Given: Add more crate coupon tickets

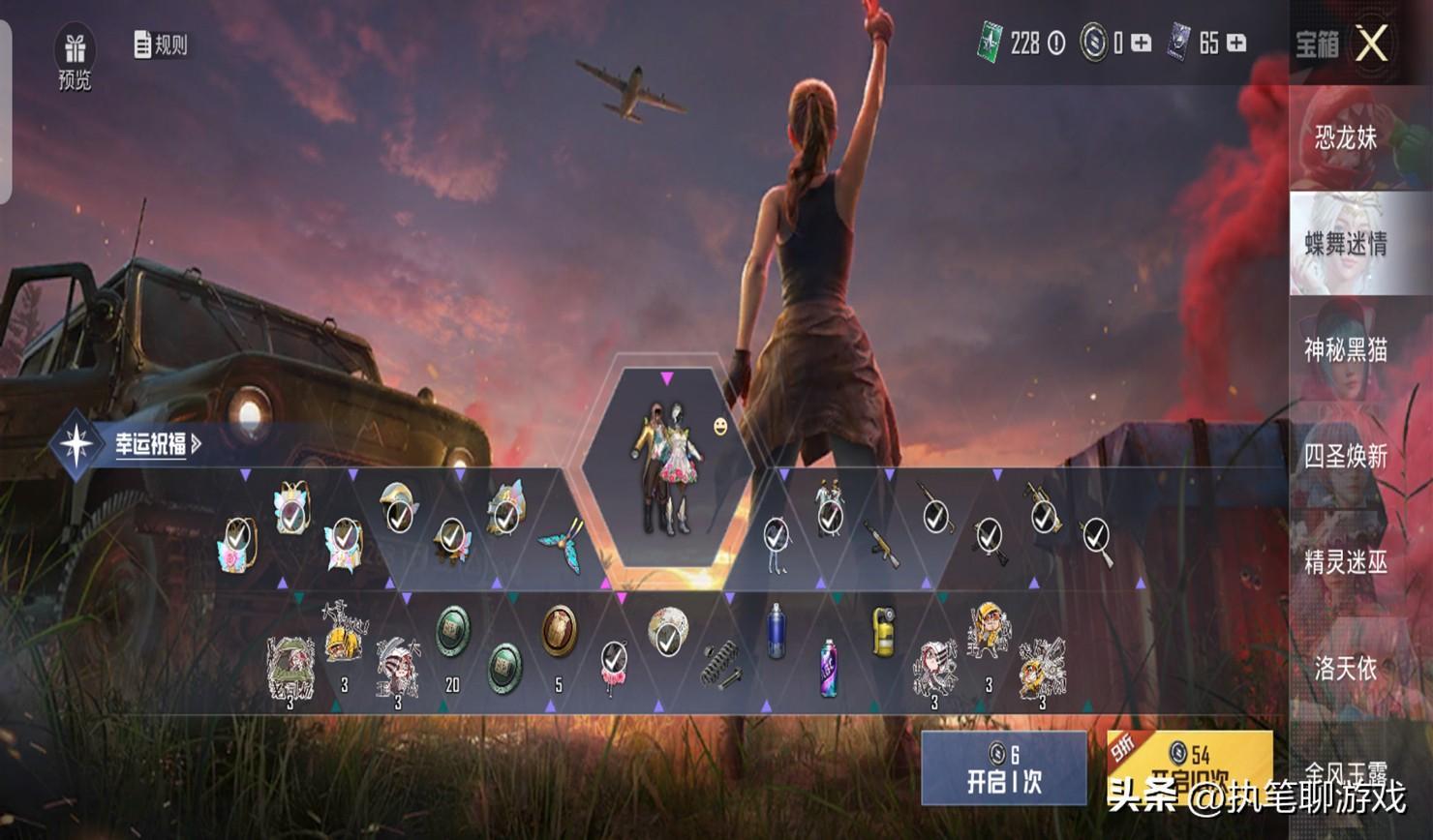Looking at the screenshot, I should point(1236,44).
